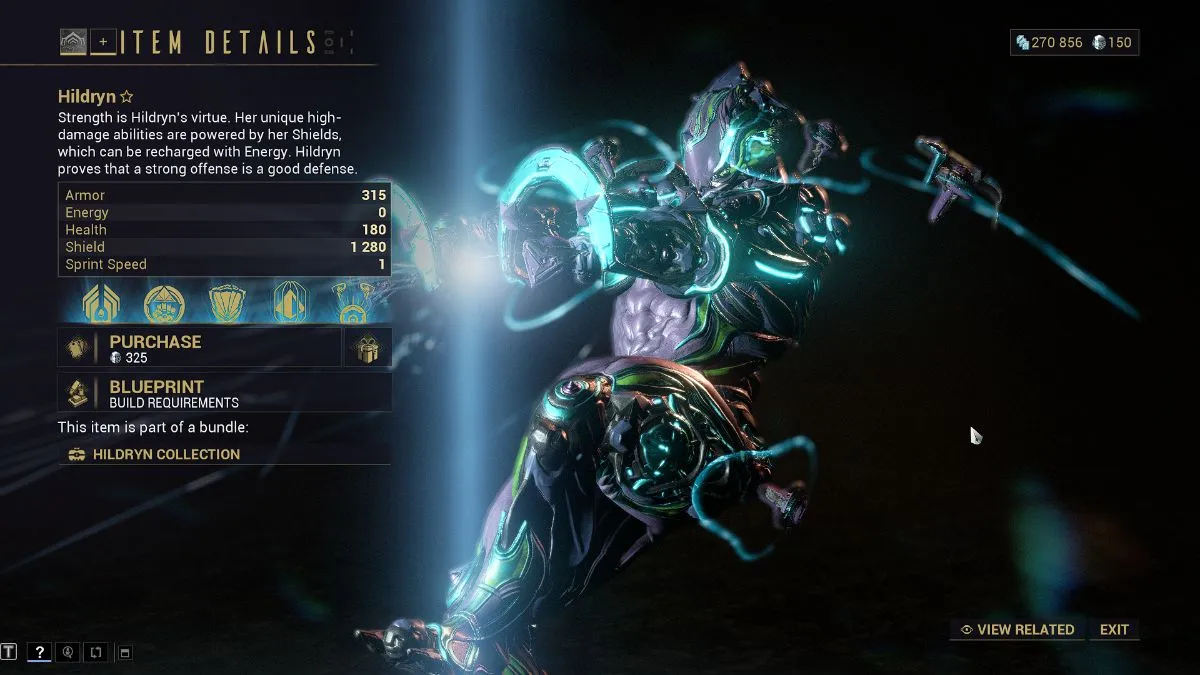The image size is (1200, 675).
Task: Gift this item using the present box icon
Action: [x=367, y=348]
